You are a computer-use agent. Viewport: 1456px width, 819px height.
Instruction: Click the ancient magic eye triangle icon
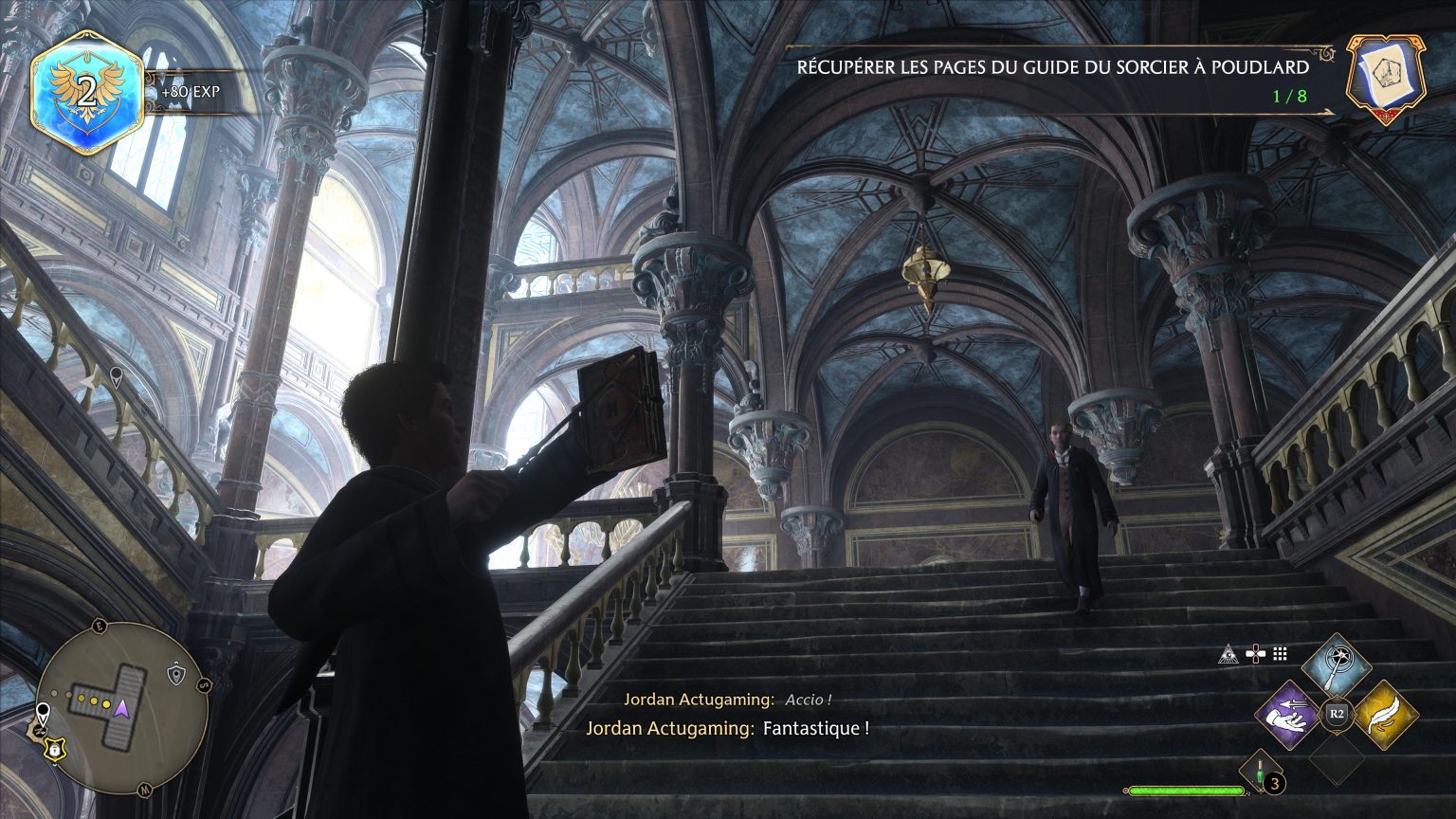coord(1228,653)
